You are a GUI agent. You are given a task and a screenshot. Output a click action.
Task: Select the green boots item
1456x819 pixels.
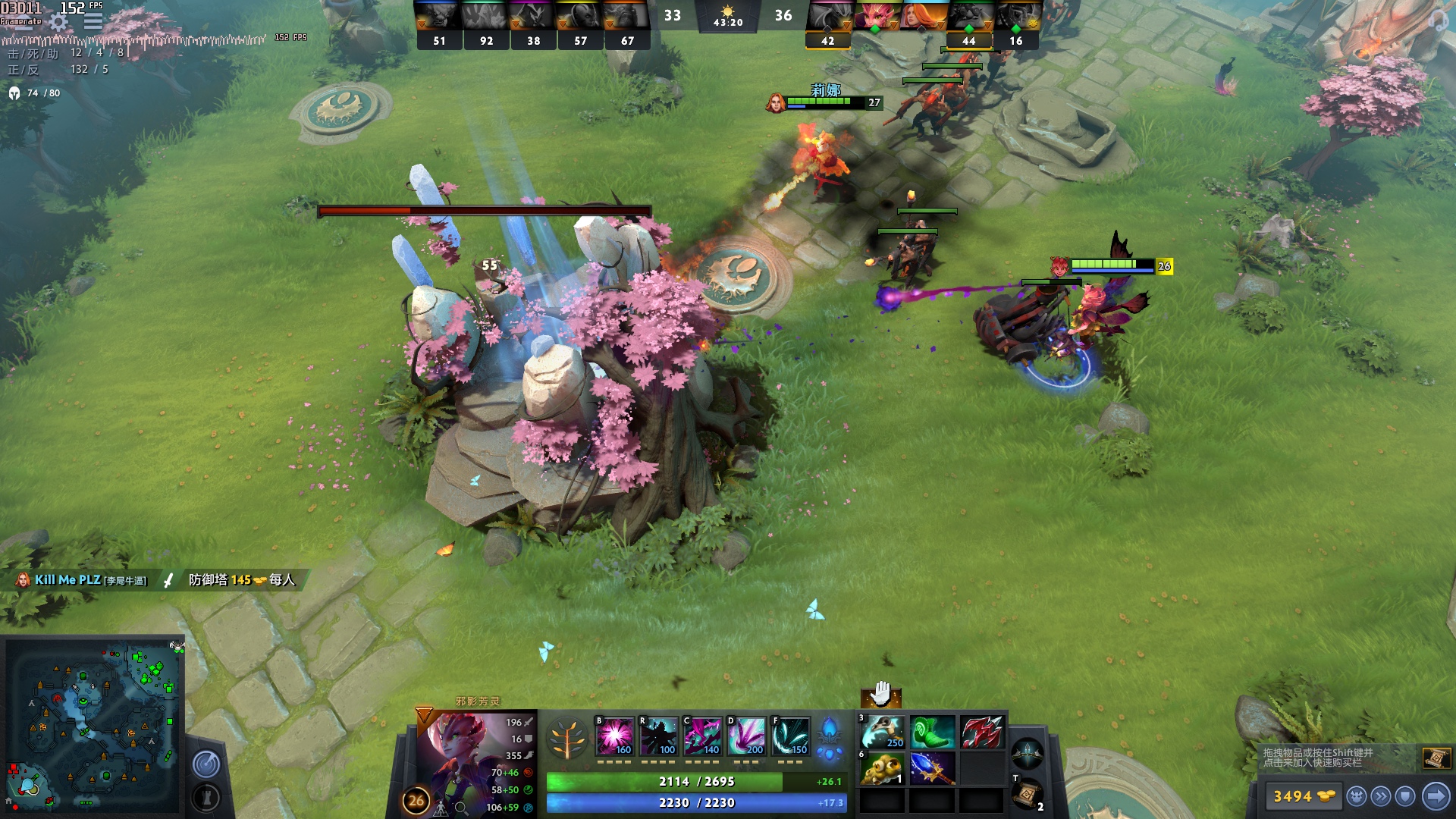[932, 733]
